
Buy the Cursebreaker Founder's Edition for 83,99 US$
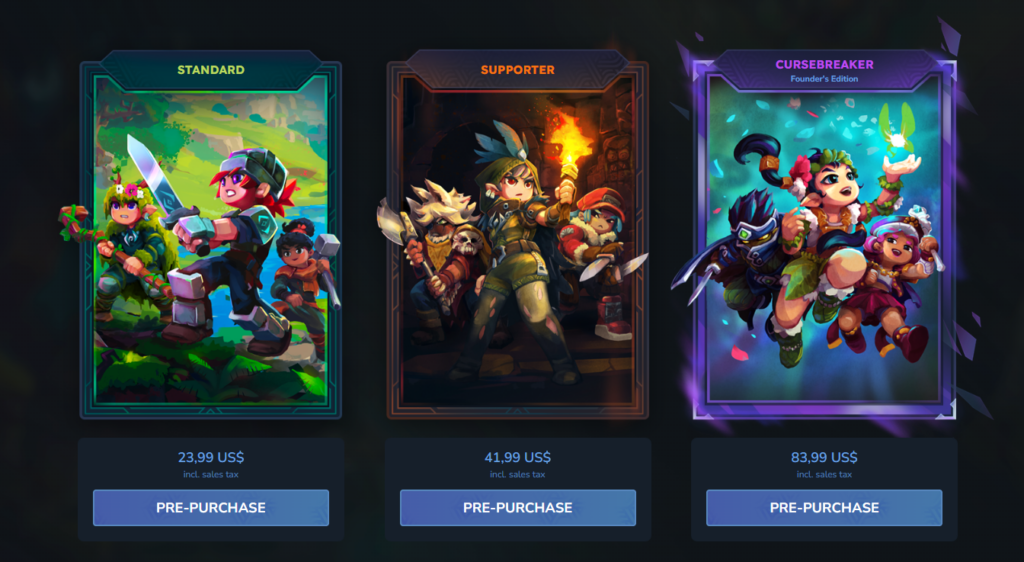tap(824, 507)
